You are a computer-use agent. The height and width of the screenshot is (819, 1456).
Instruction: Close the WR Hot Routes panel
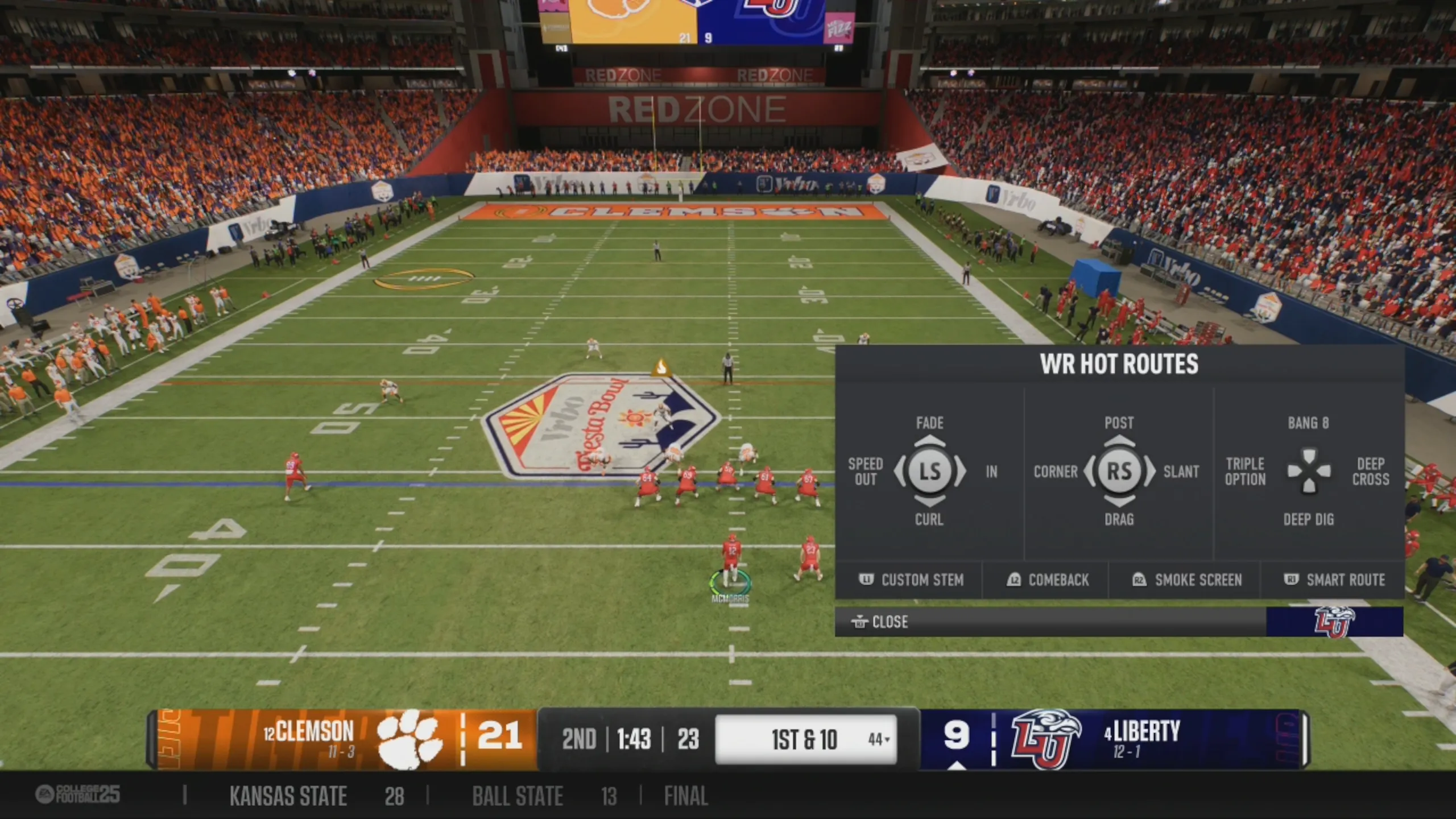(880, 622)
